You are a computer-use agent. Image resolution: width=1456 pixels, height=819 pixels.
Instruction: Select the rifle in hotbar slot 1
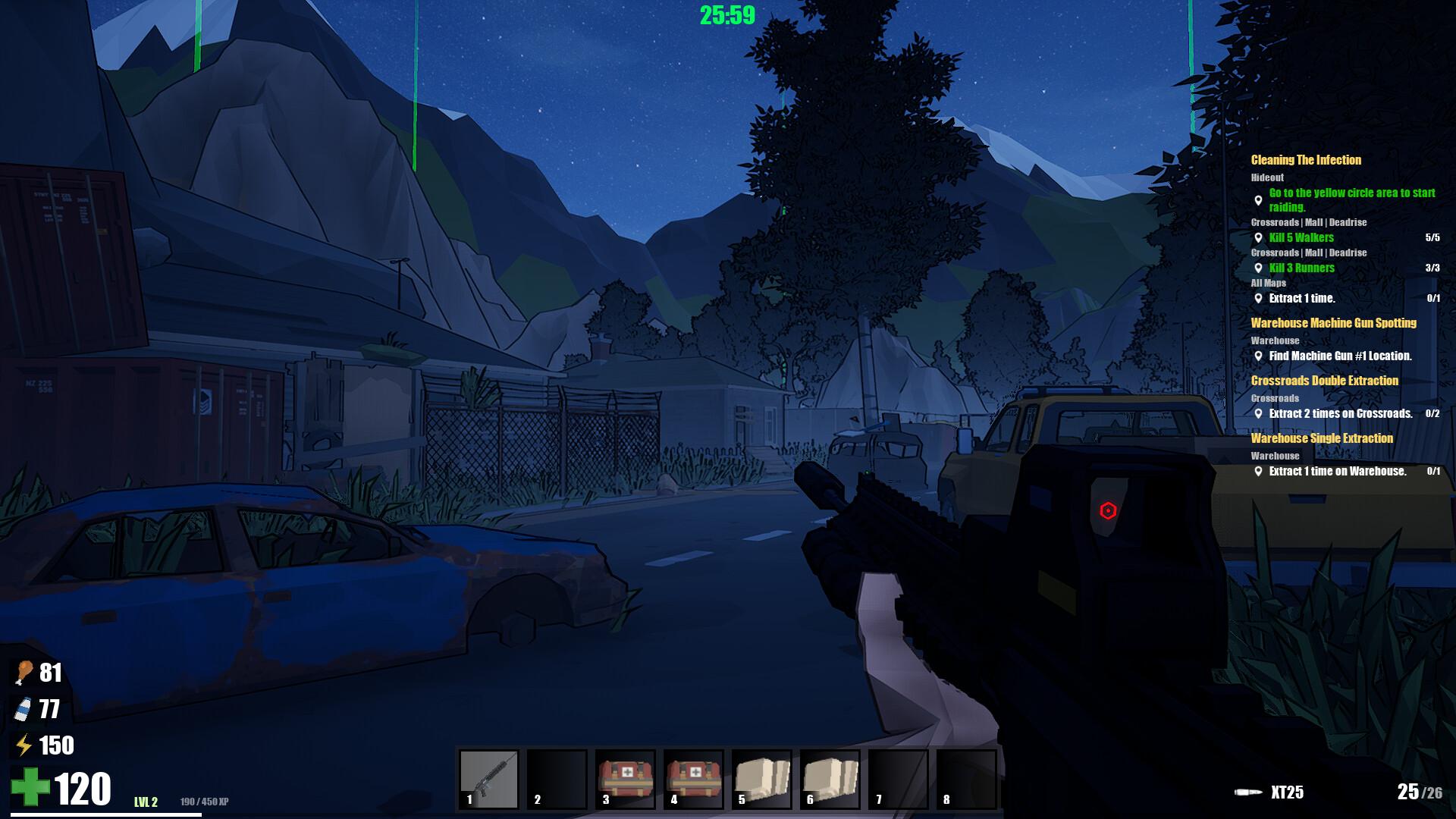(489, 780)
